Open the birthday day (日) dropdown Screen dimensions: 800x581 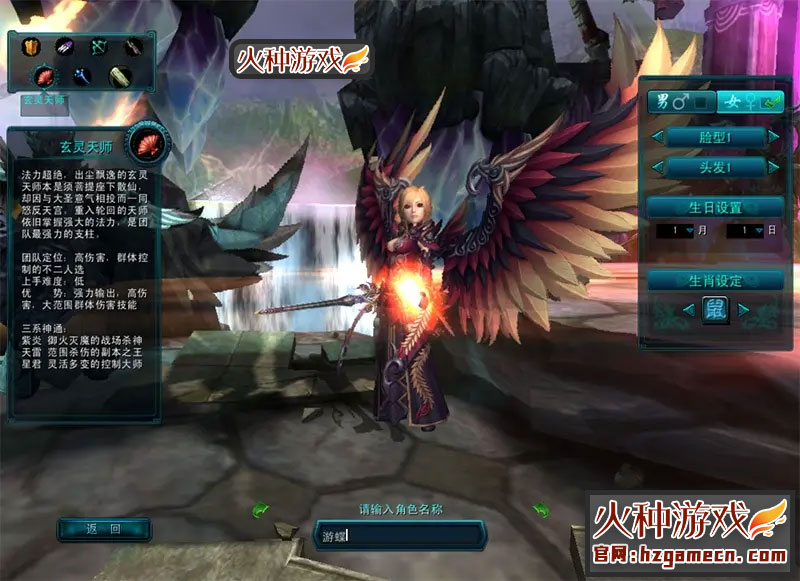[x=757, y=231]
